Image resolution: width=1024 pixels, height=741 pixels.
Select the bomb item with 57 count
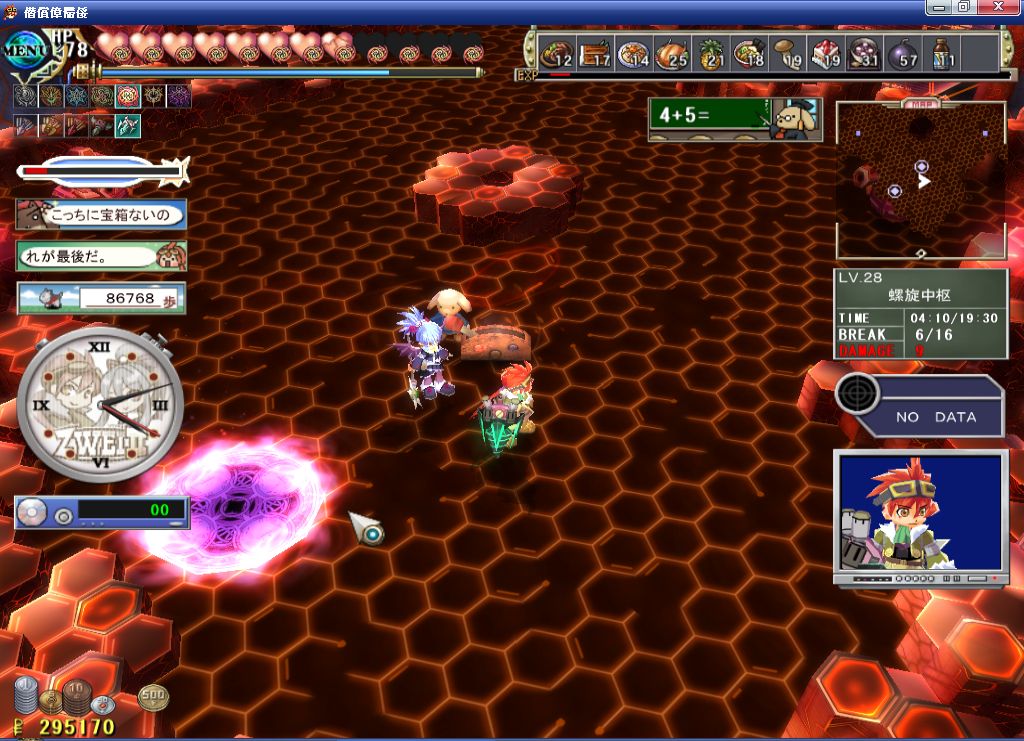click(901, 53)
